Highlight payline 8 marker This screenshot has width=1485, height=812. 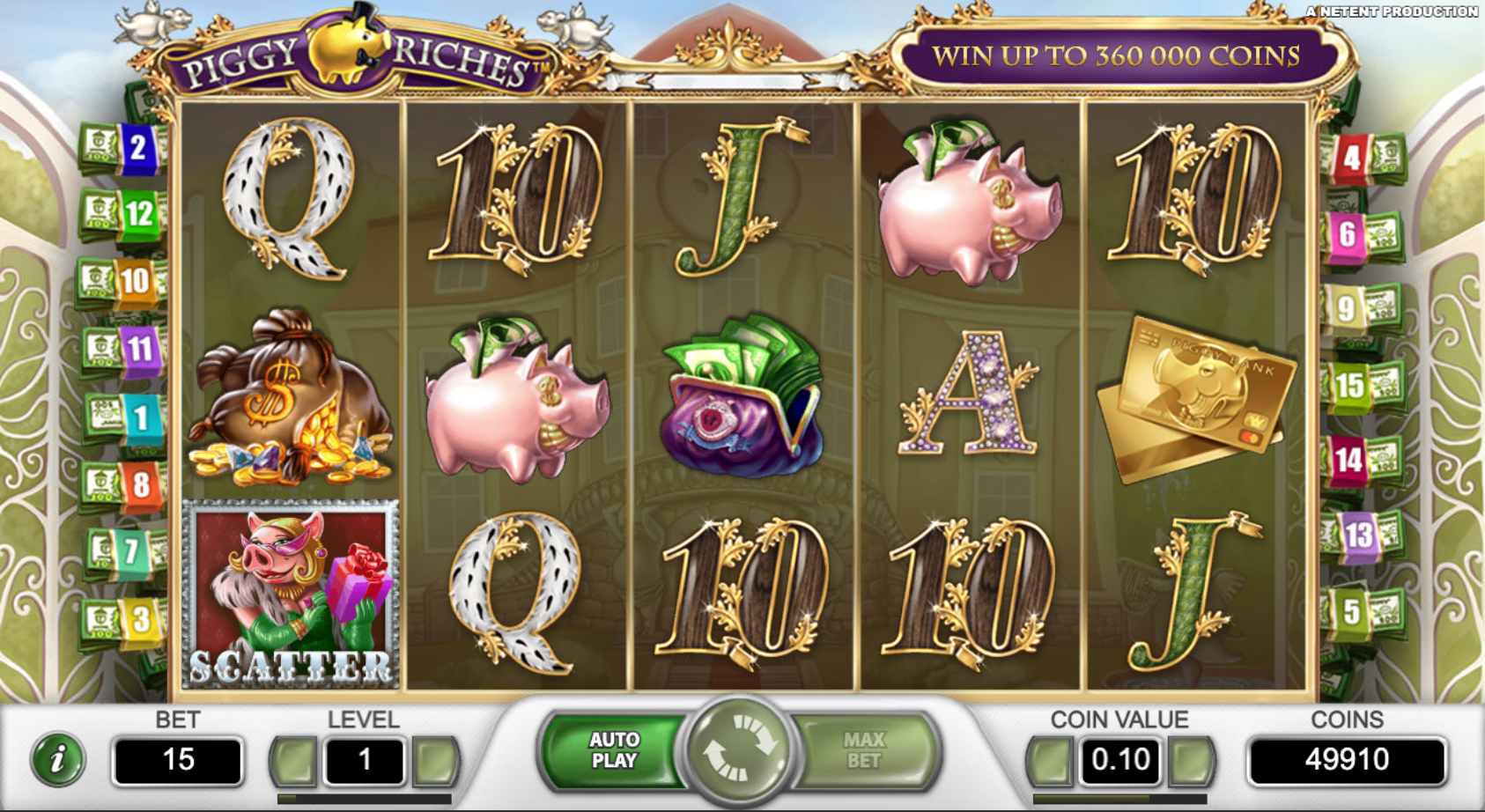pyautogui.click(x=141, y=484)
